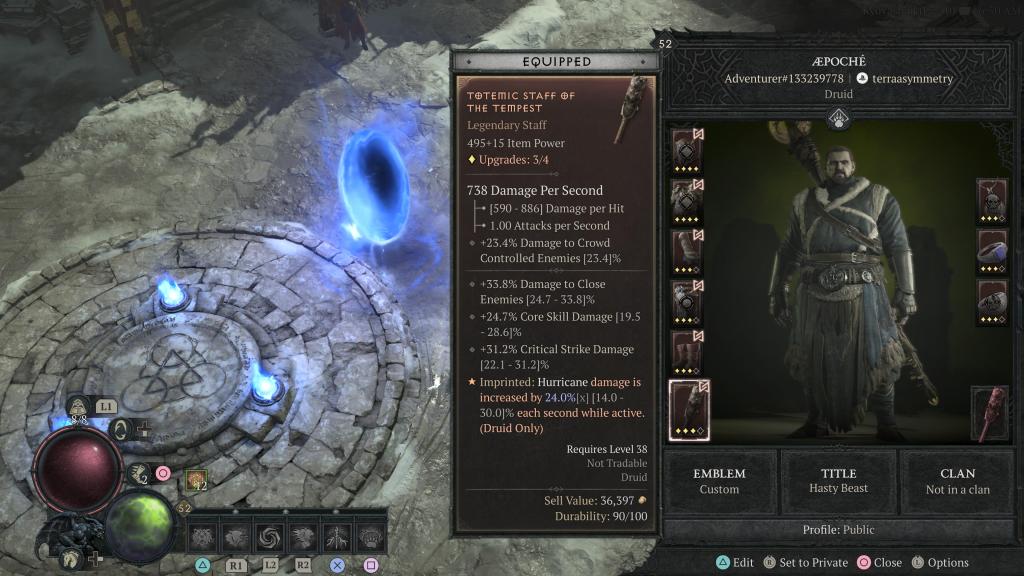Activate the Hurricane swirl skill
1024x576 pixels.
click(x=270, y=539)
